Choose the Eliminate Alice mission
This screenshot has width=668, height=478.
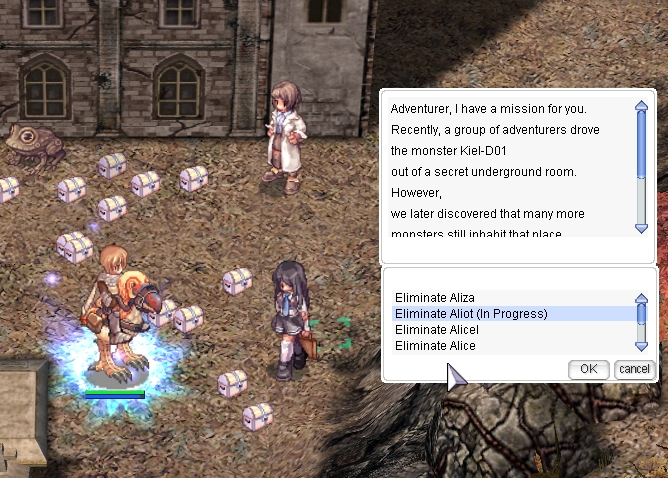[x=435, y=346]
